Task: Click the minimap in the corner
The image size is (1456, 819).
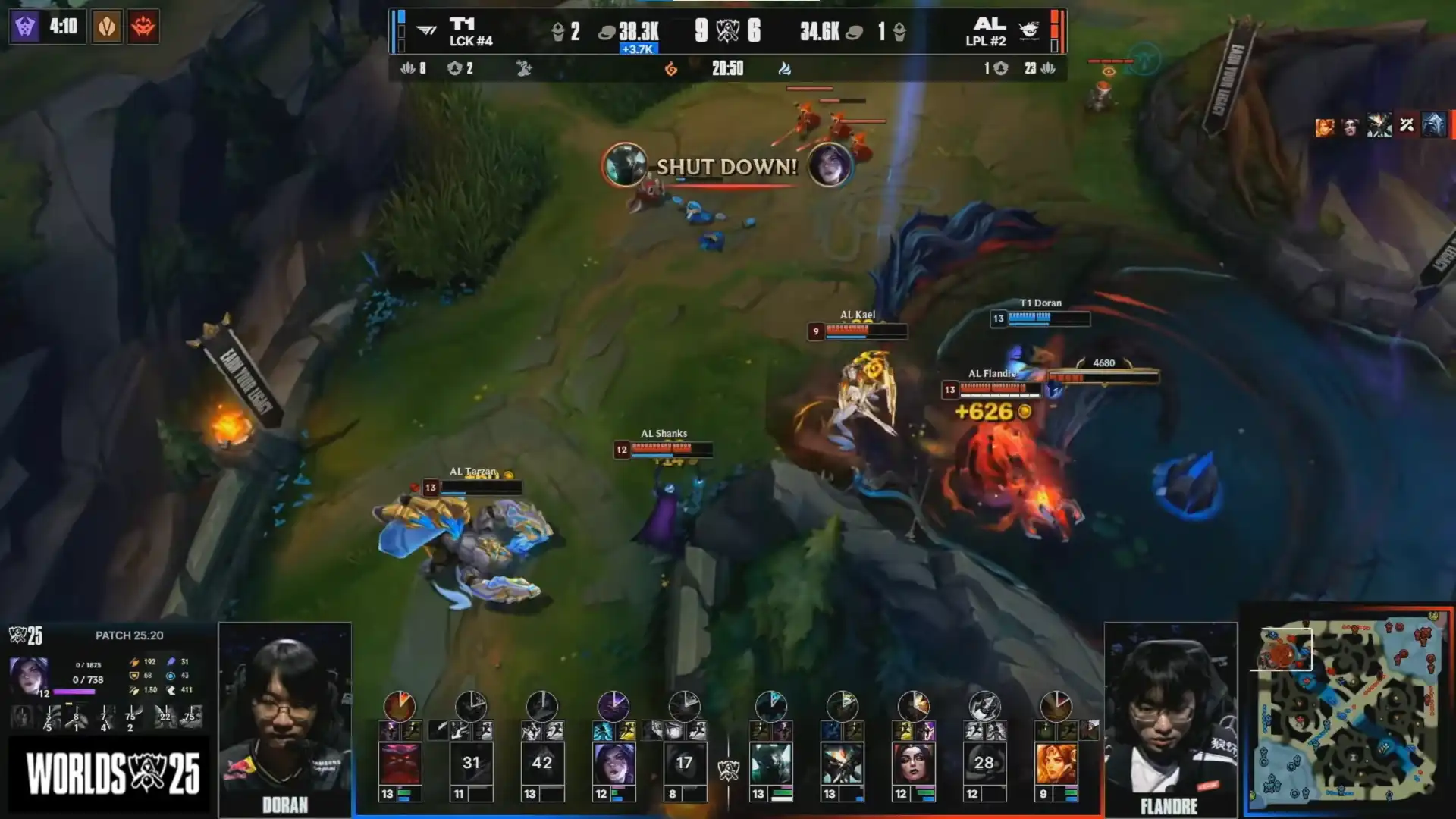Action: (x=1348, y=710)
